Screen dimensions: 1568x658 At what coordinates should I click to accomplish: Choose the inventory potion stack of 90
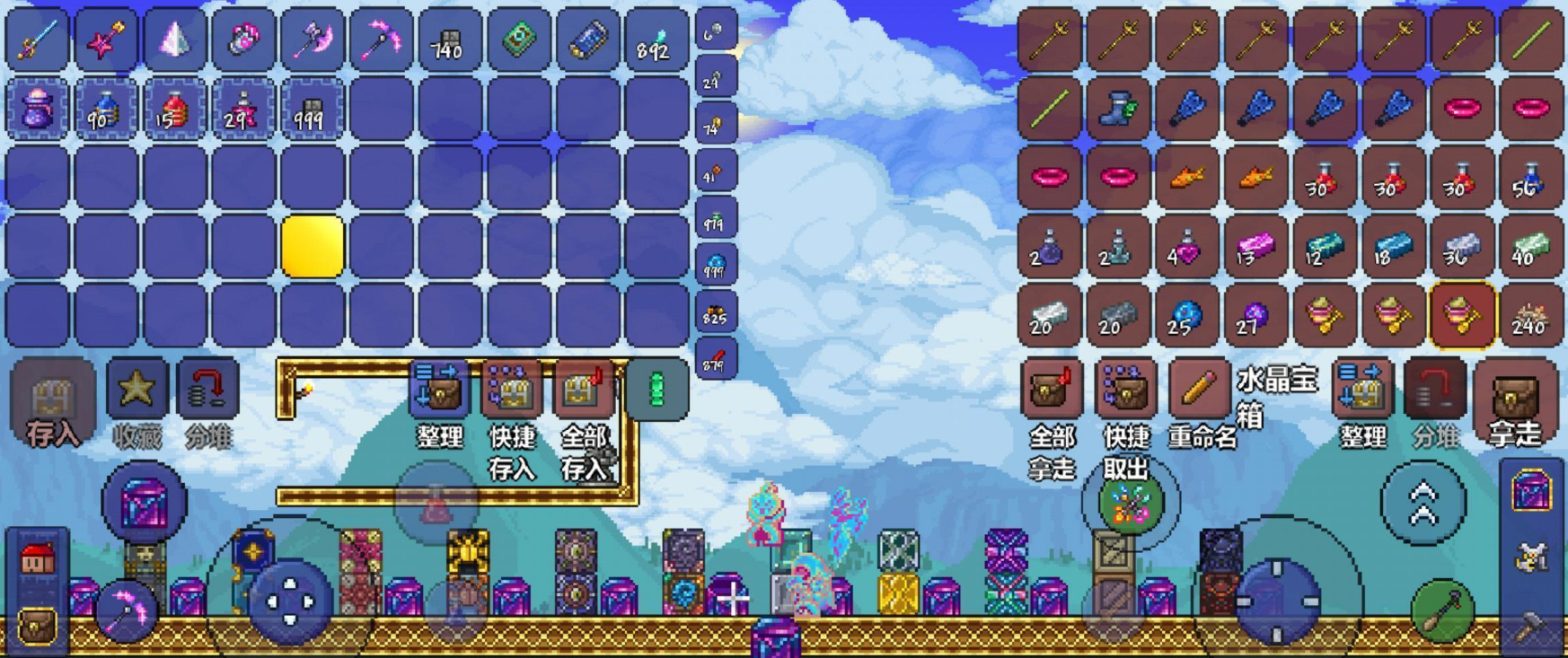[106, 109]
